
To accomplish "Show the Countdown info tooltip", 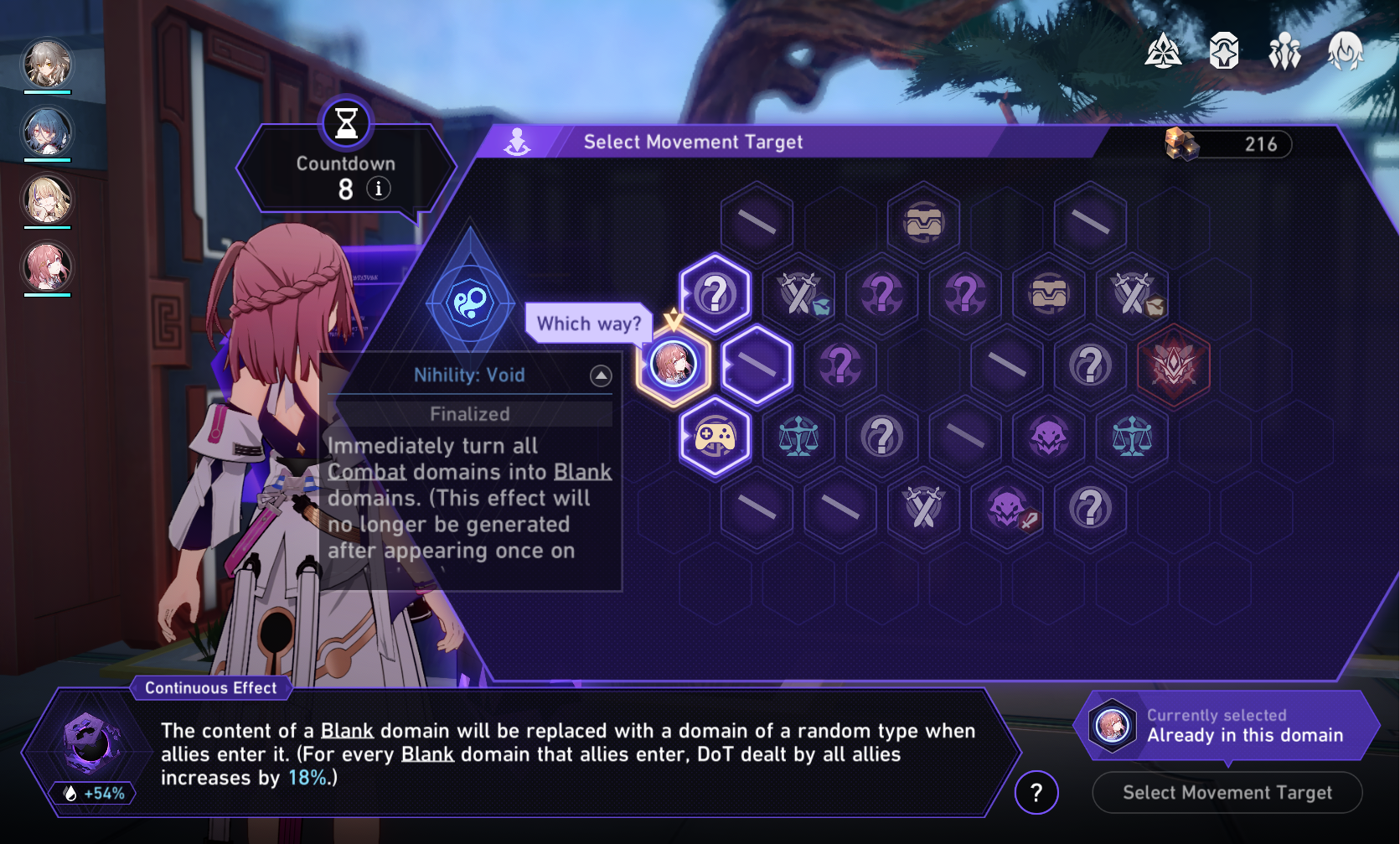I will click(x=379, y=189).
